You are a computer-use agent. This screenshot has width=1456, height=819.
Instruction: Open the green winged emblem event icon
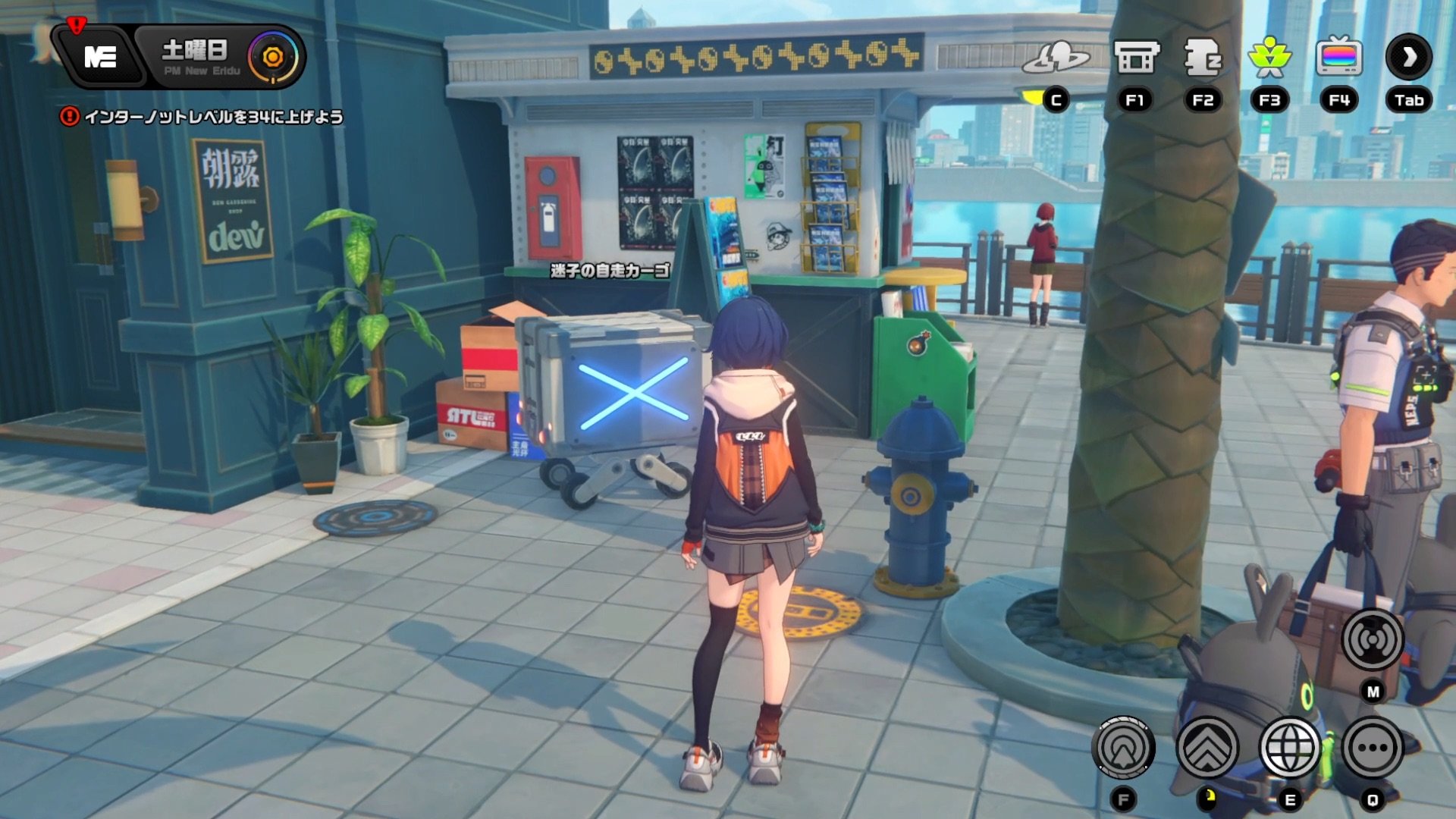tap(1269, 58)
